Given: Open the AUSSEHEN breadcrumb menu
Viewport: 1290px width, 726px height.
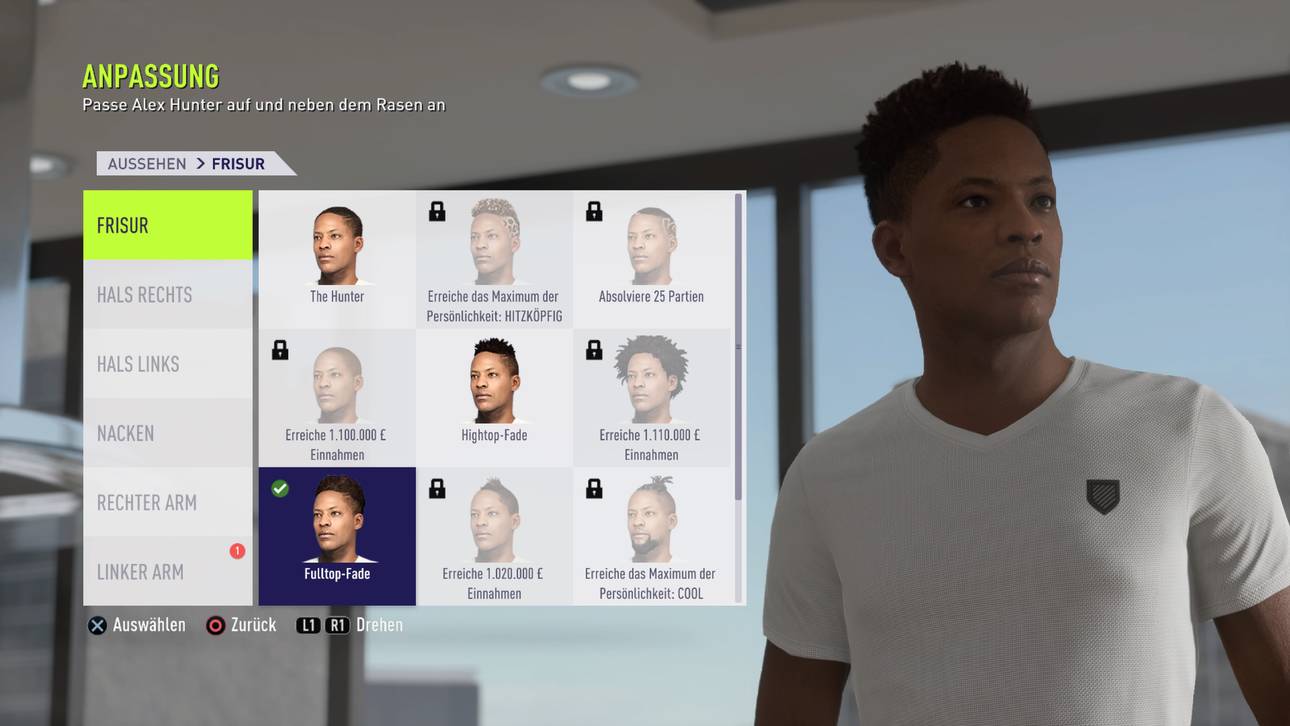Looking at the screenshot, I should point(146,163).
